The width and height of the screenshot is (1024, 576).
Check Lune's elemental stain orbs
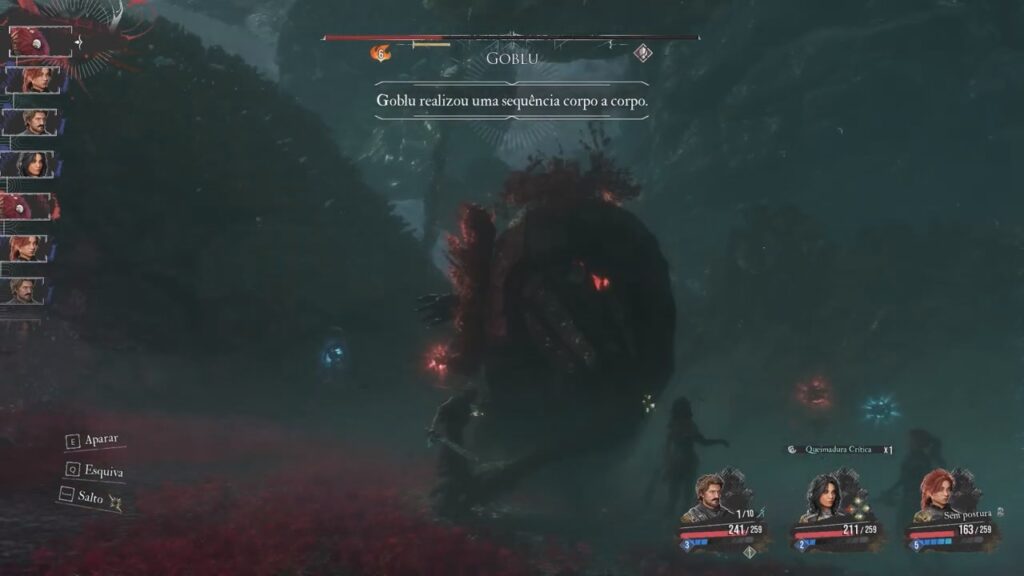[x=856, y=509]
